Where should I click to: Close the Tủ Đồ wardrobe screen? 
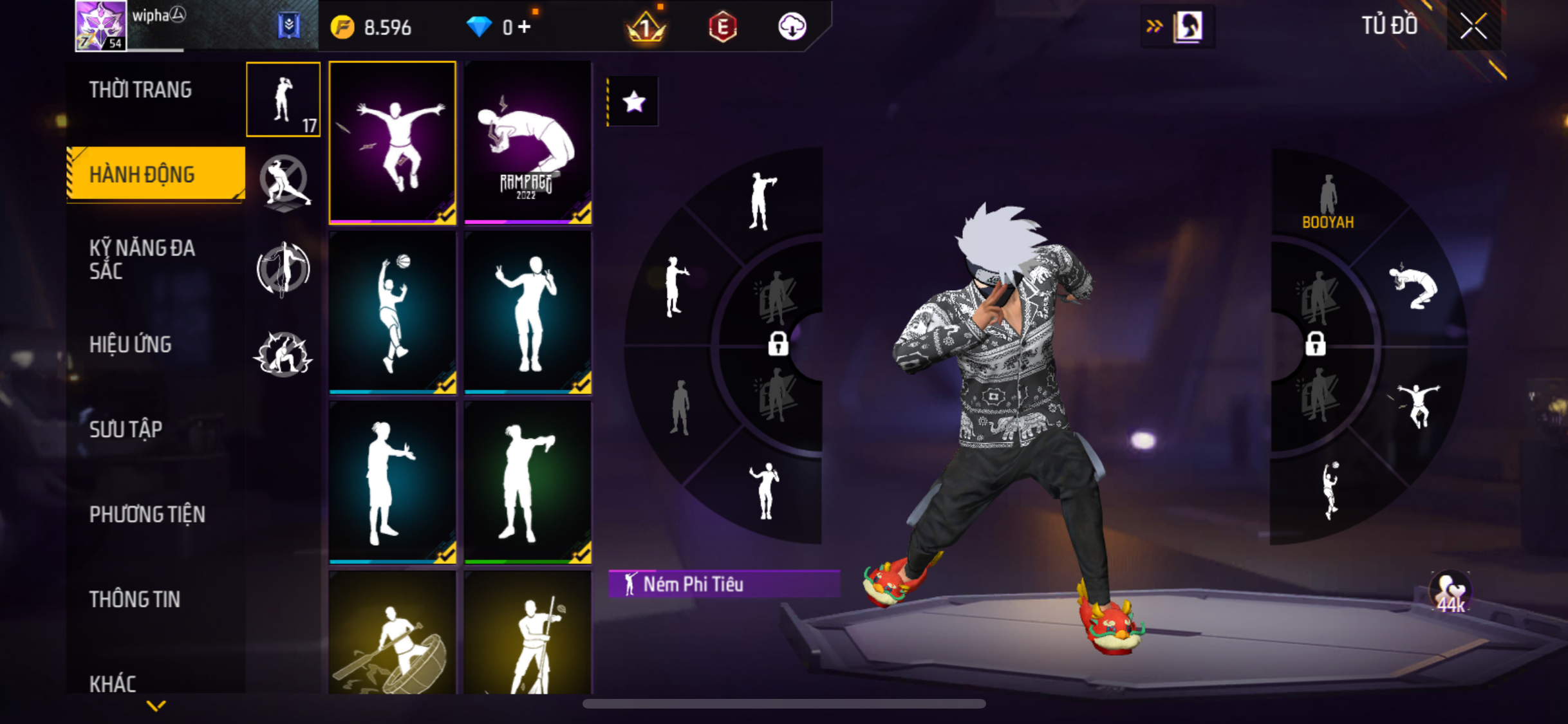coord(1473,26)
